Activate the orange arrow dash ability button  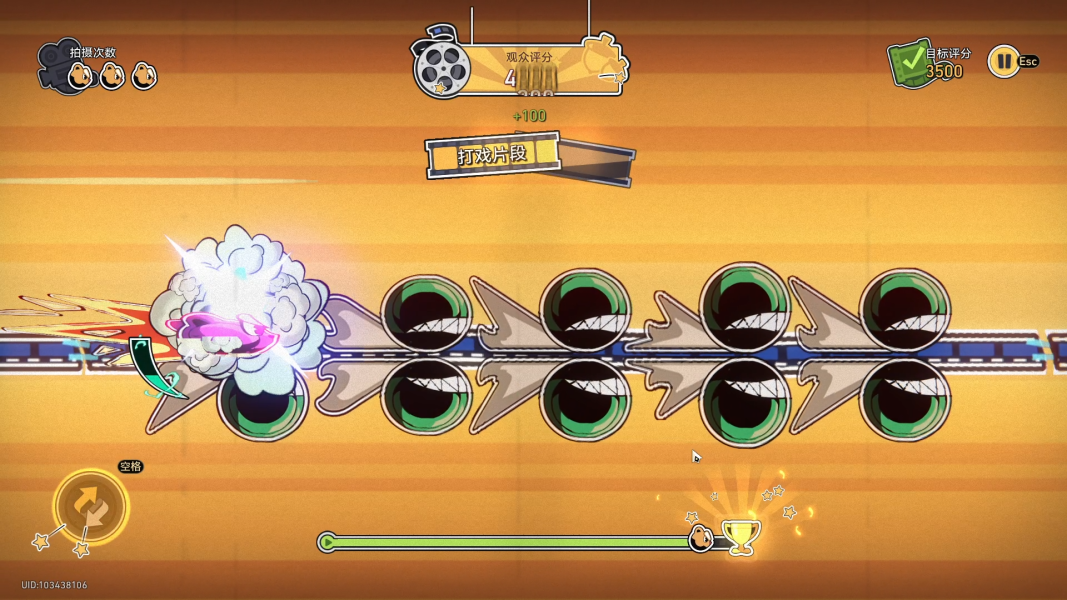pos(91,506)
